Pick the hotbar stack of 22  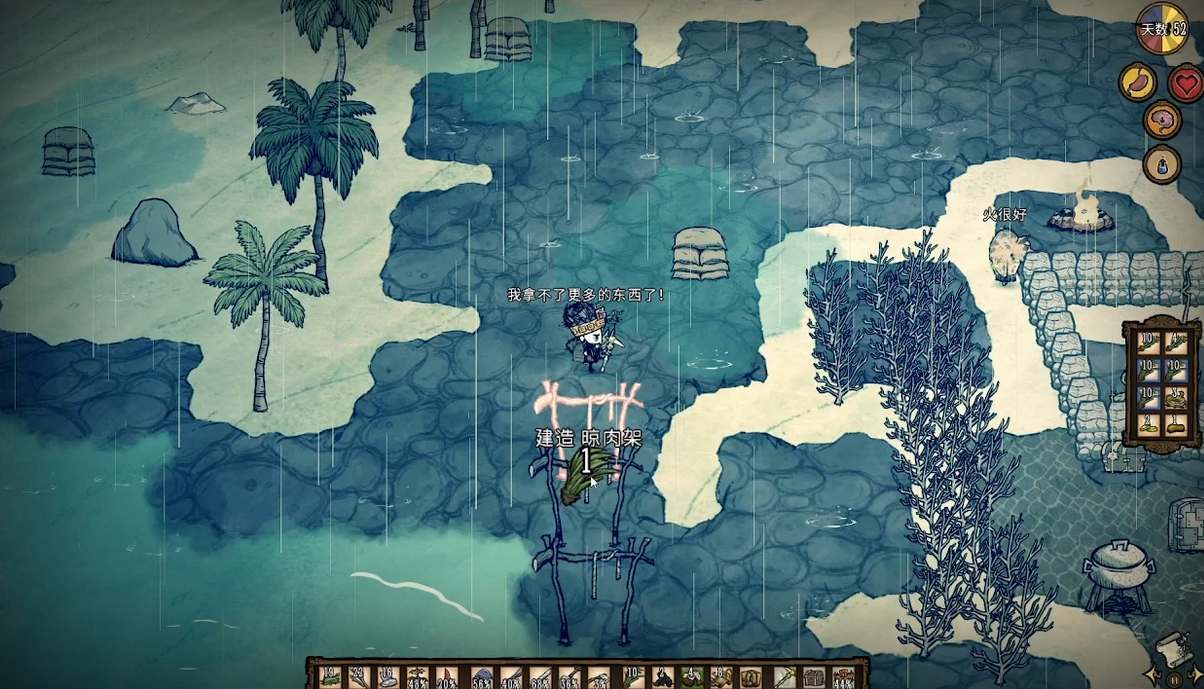coord(357,677)
